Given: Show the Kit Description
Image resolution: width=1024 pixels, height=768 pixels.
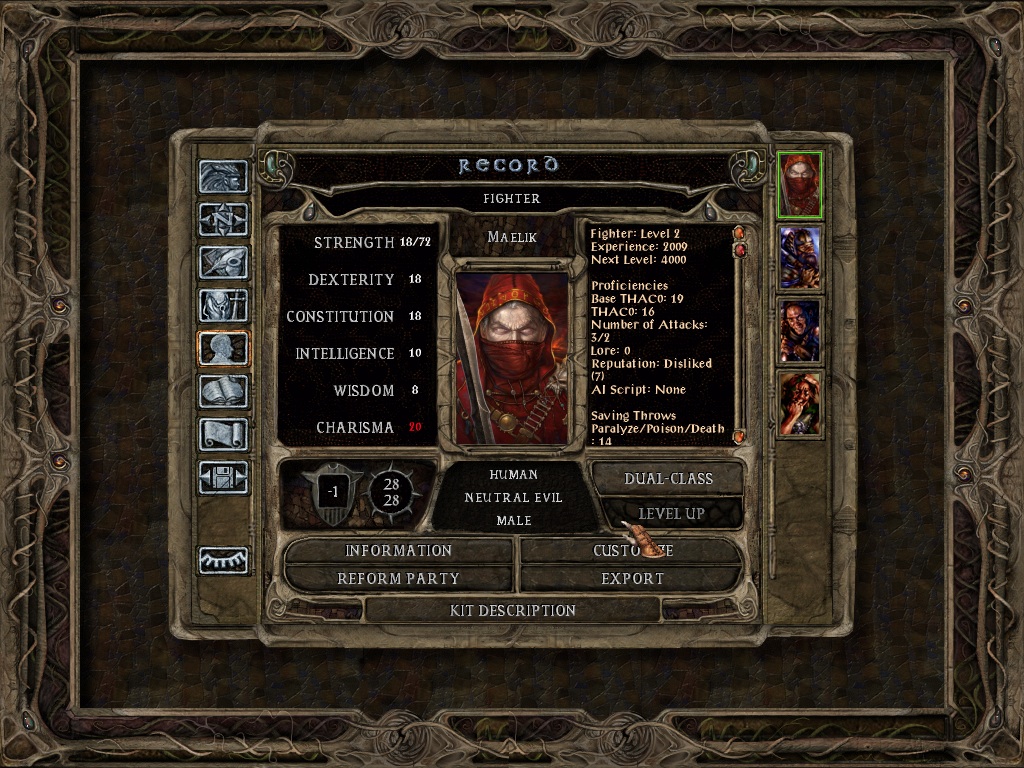Looking at the screenshot, I should pyautogui.click(x=512, y=610).
